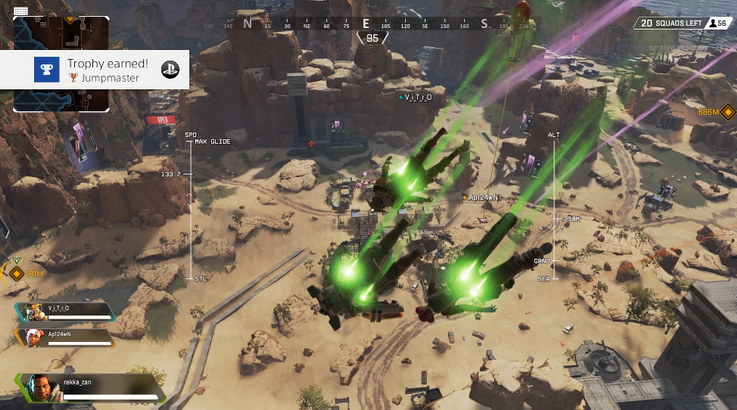Click the Trophy earned Jumpmaster notification
The width and height of the screenshot is (737, 410).
pyautogui.click(x=95, y=68)
